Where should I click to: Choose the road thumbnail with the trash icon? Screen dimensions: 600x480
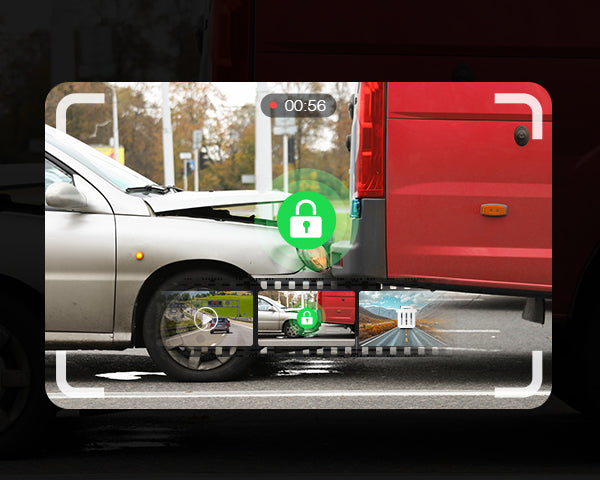[406, 319]
